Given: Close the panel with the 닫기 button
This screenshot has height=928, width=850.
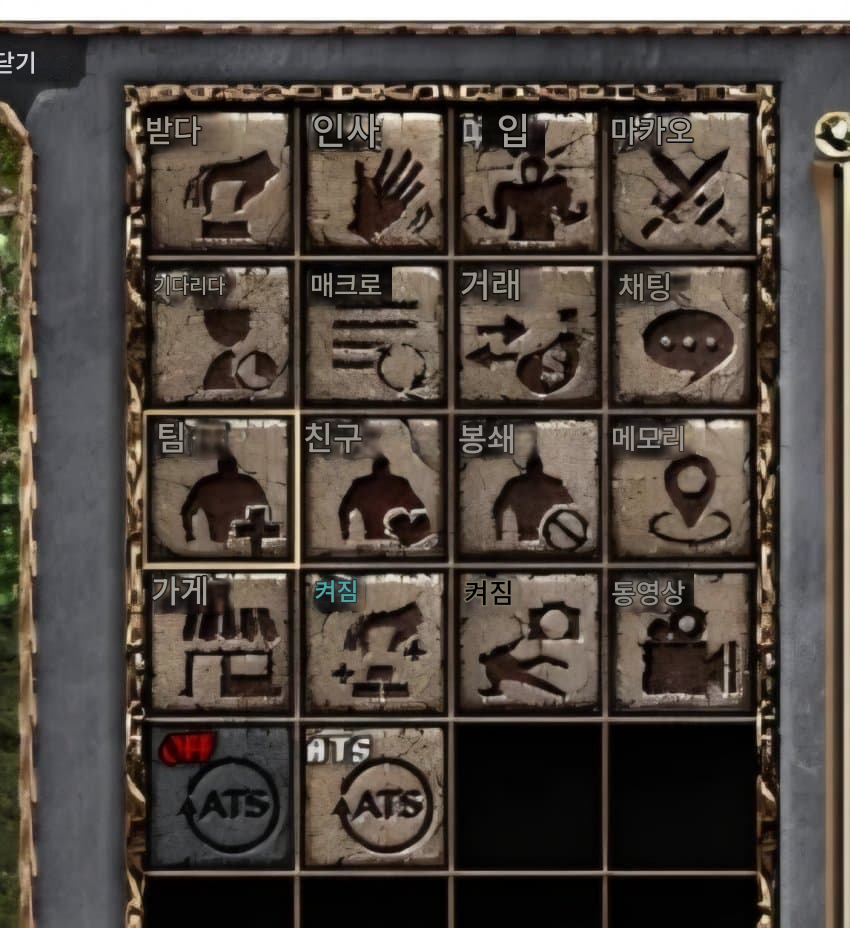Looking at the screenshot, I should tap(20, 64).
